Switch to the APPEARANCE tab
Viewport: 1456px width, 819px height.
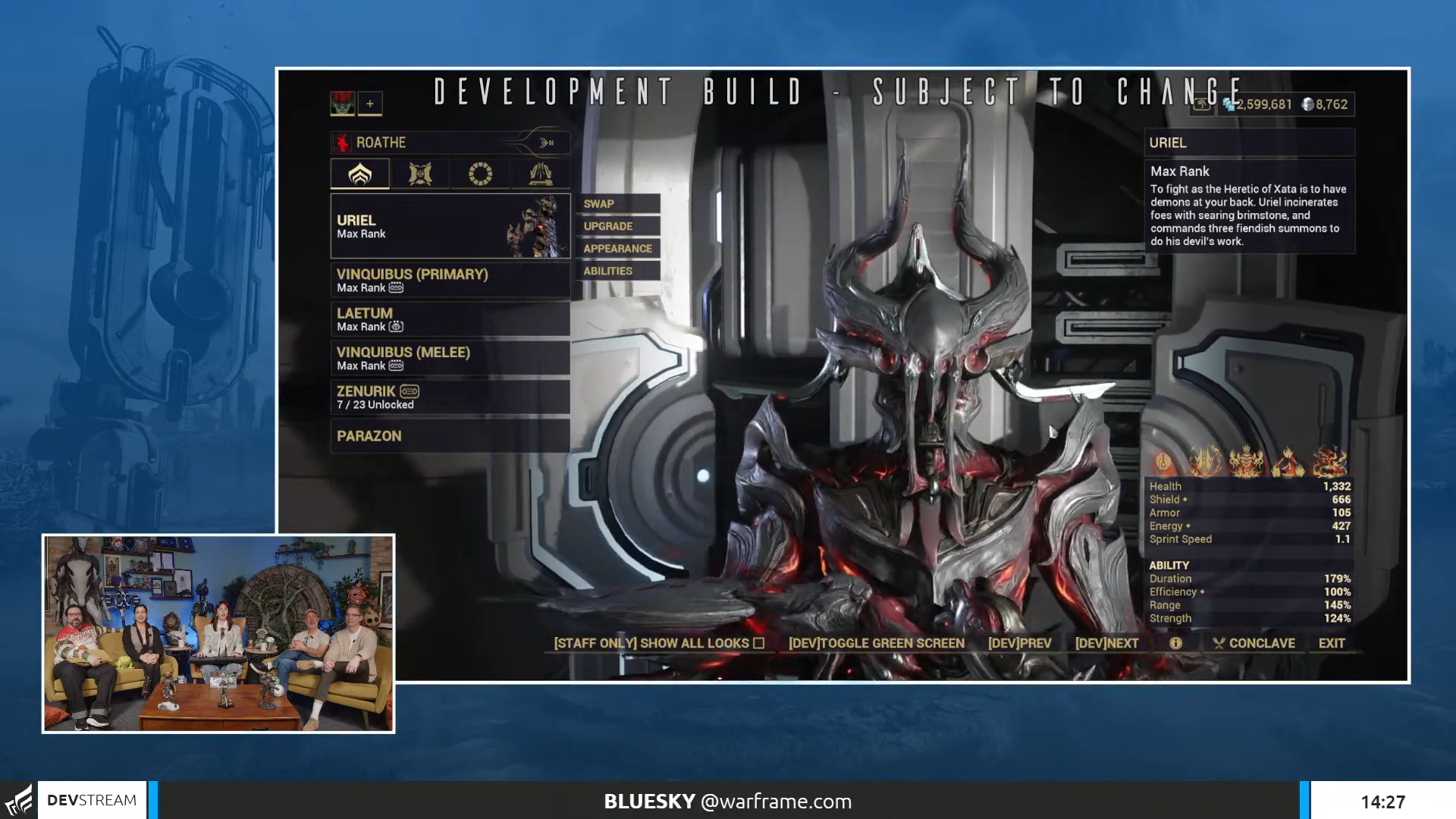coord(617,248)
